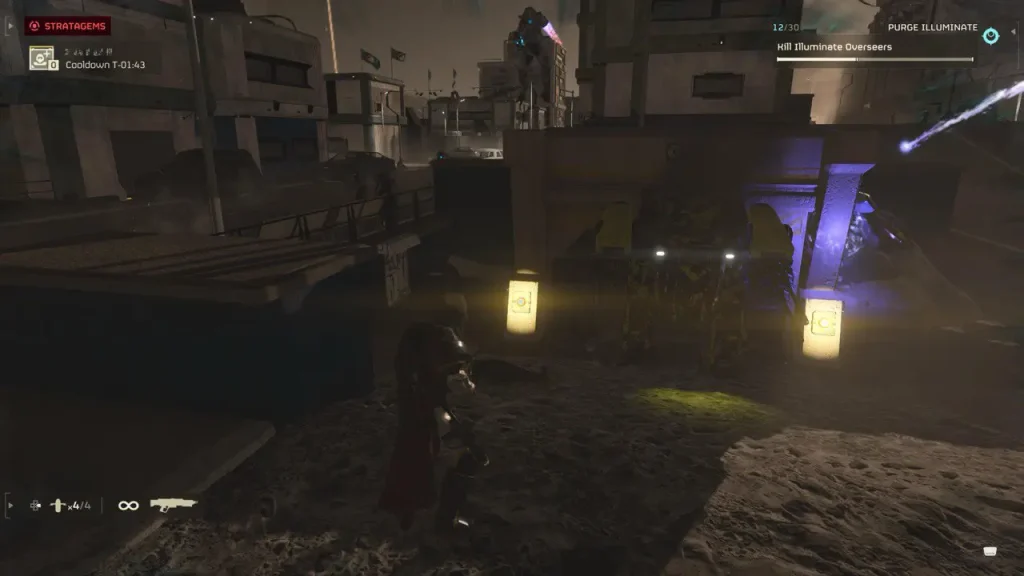Choose the grenade icon

coord(58,506)
